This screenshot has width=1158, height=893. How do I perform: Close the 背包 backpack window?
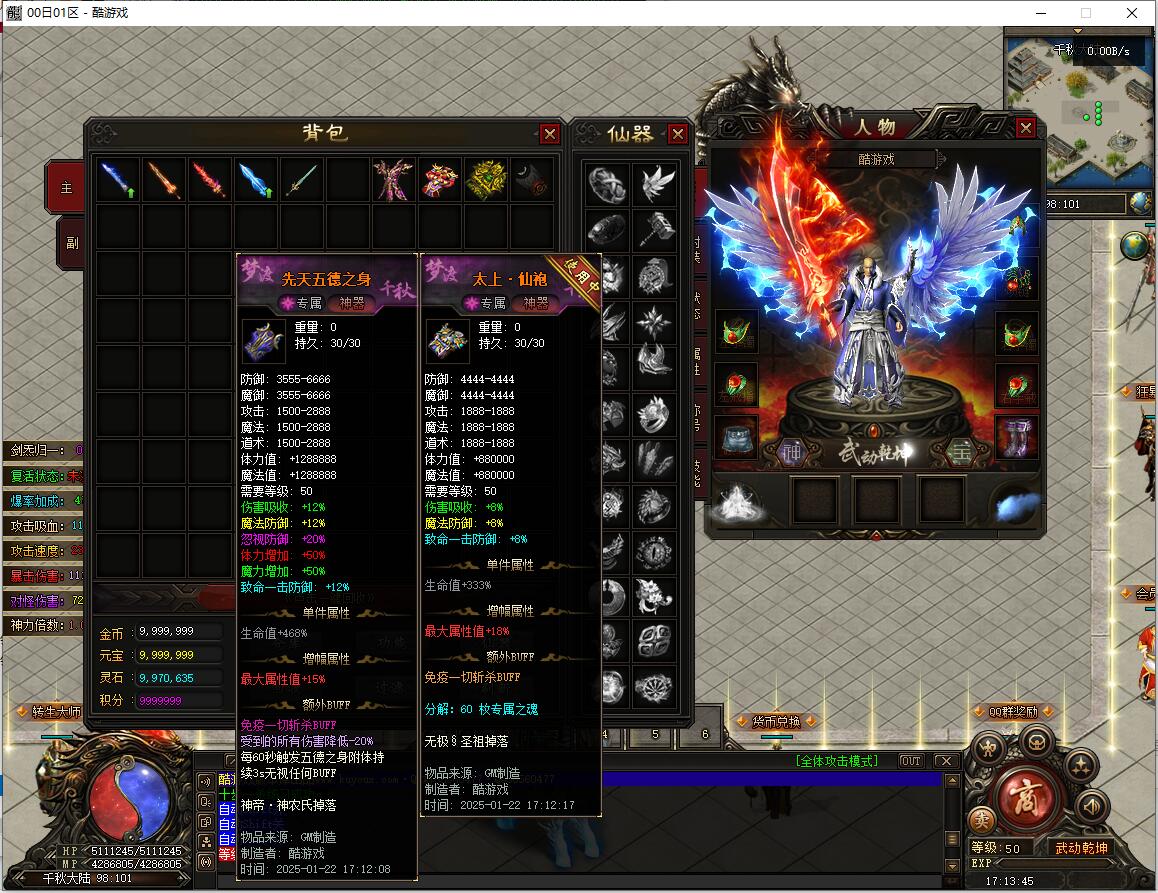coord(549,134)
